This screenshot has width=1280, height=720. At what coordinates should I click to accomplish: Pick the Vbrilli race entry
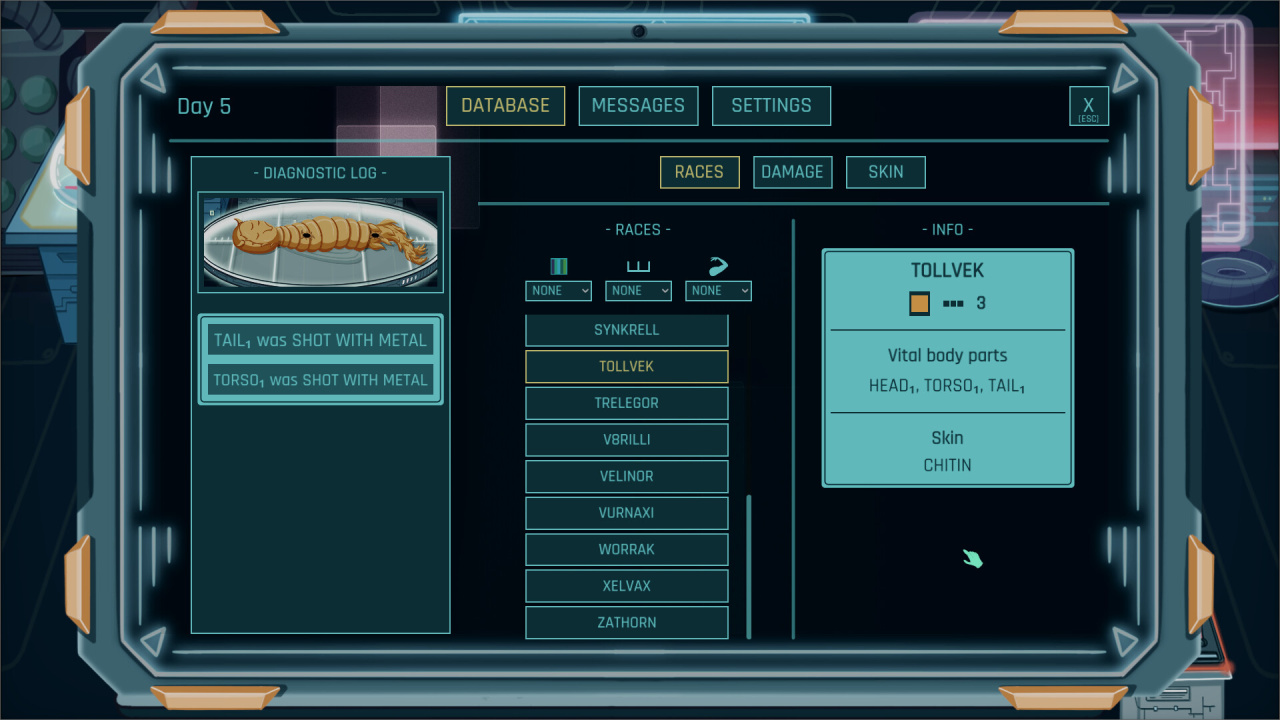tap(627, 440)
